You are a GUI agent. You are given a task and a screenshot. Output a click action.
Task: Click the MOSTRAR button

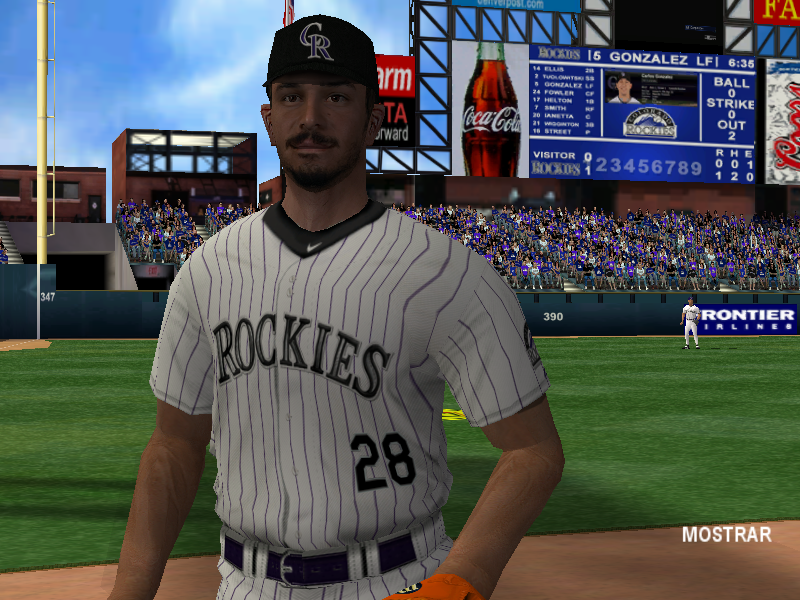[726, 535]
